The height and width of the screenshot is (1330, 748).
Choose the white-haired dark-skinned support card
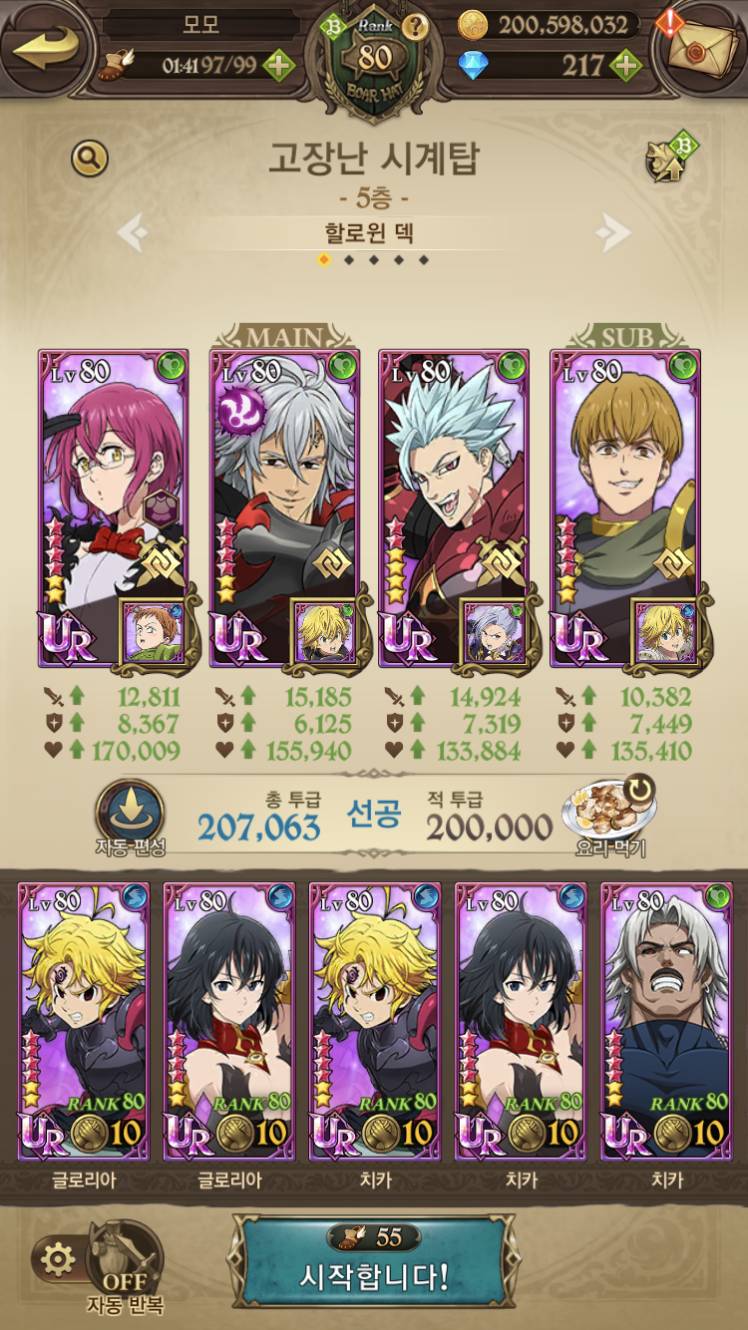click(x=665, y=1020)
